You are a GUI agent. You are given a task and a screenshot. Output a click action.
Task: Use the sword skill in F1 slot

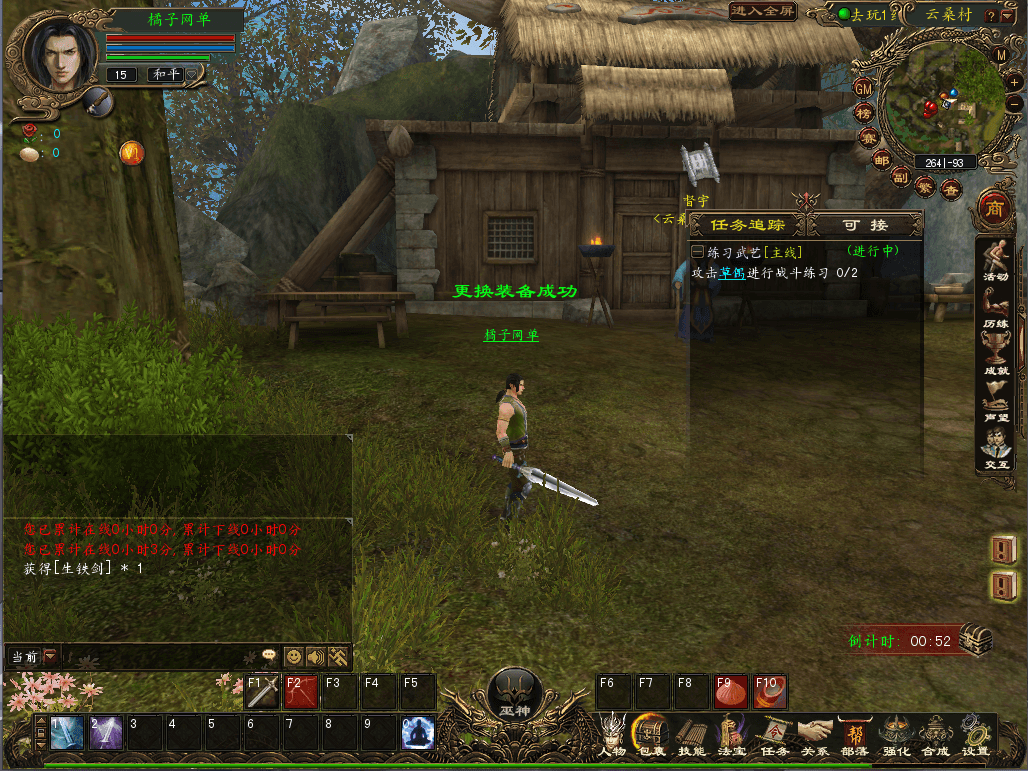(263, 692)
